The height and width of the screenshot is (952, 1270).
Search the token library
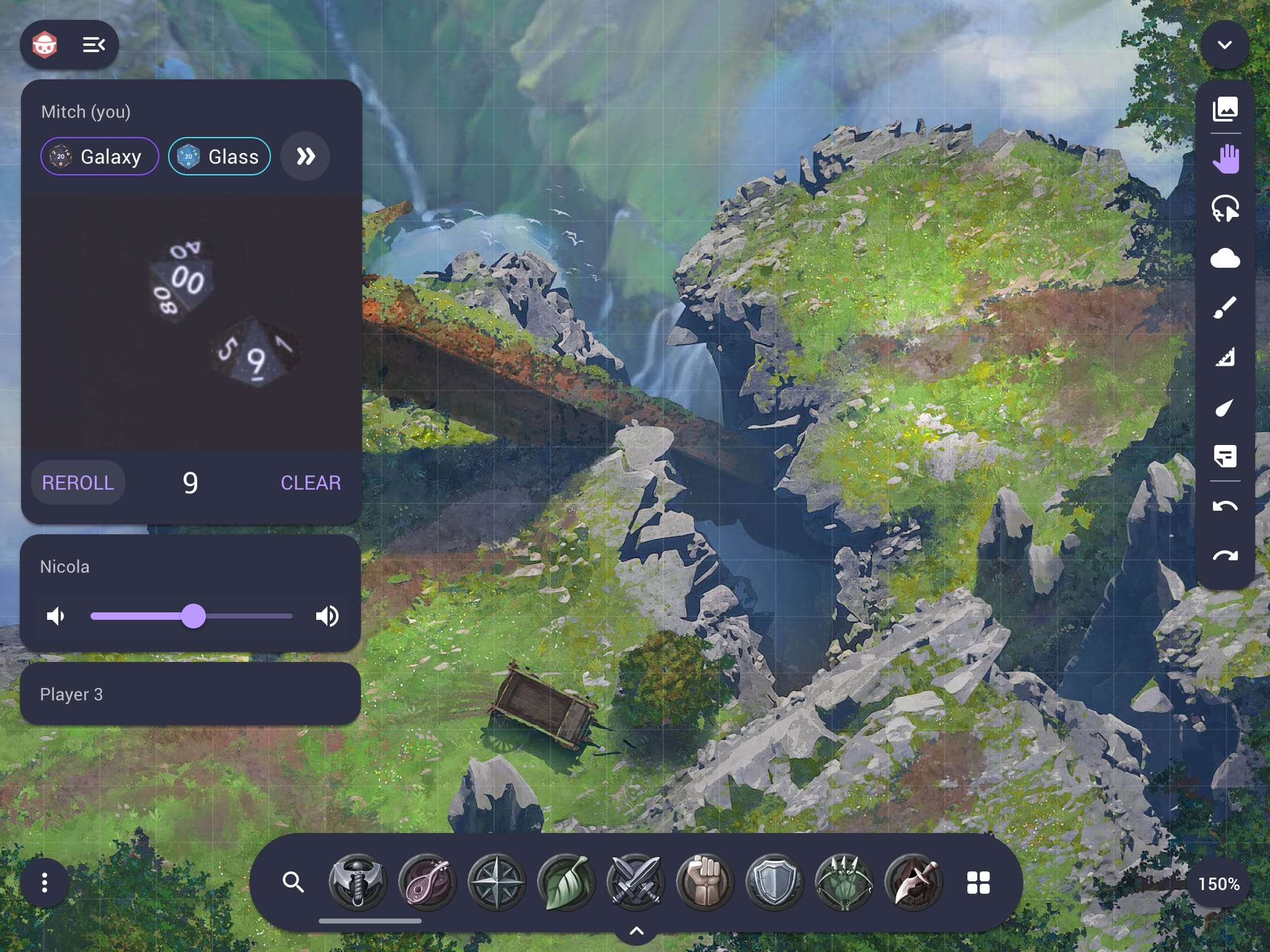[293, 882]
